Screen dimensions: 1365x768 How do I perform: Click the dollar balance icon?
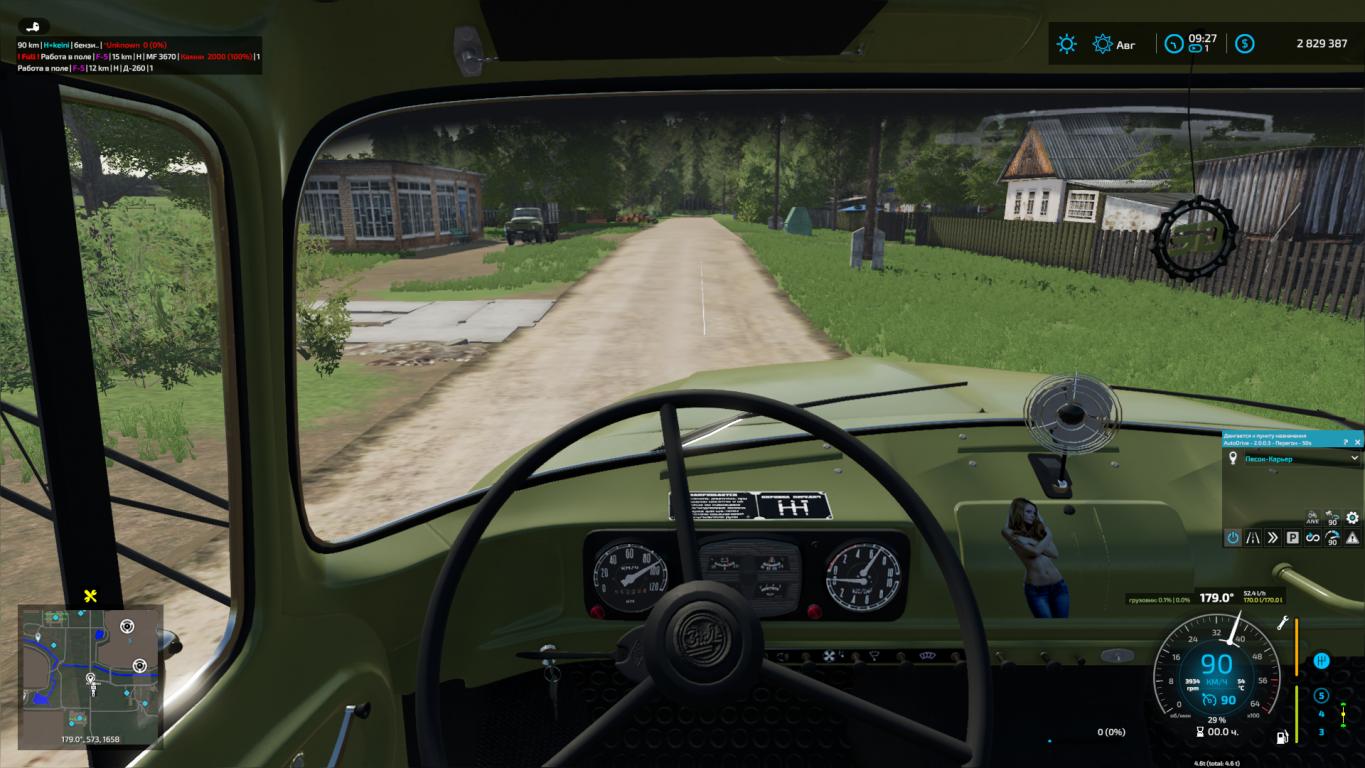(1245, 44)
